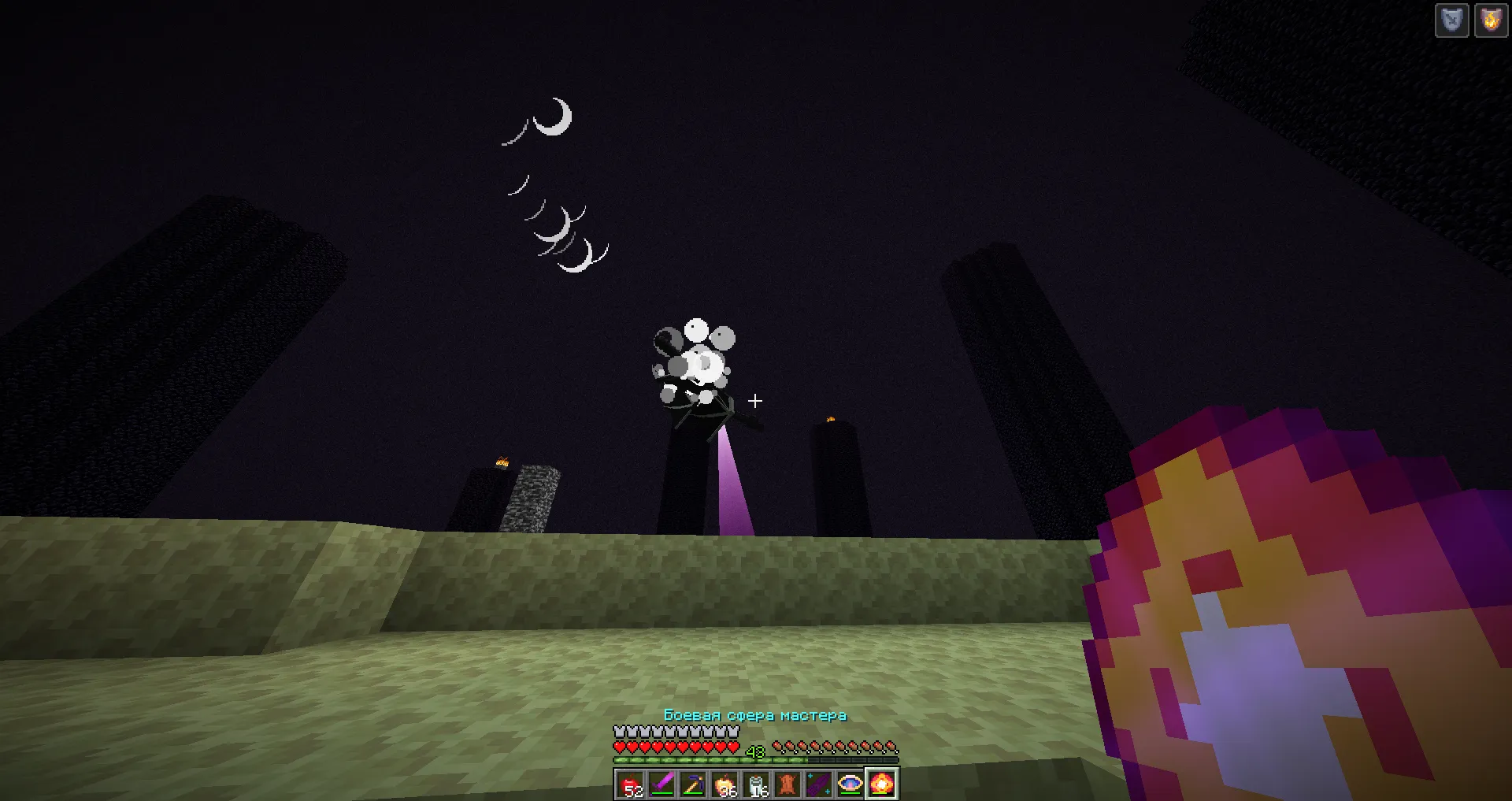This screenshot has width=1512, height=801.
Task: Select the red apple in the first hotbar slot
Action: click(x=630, y=784)
